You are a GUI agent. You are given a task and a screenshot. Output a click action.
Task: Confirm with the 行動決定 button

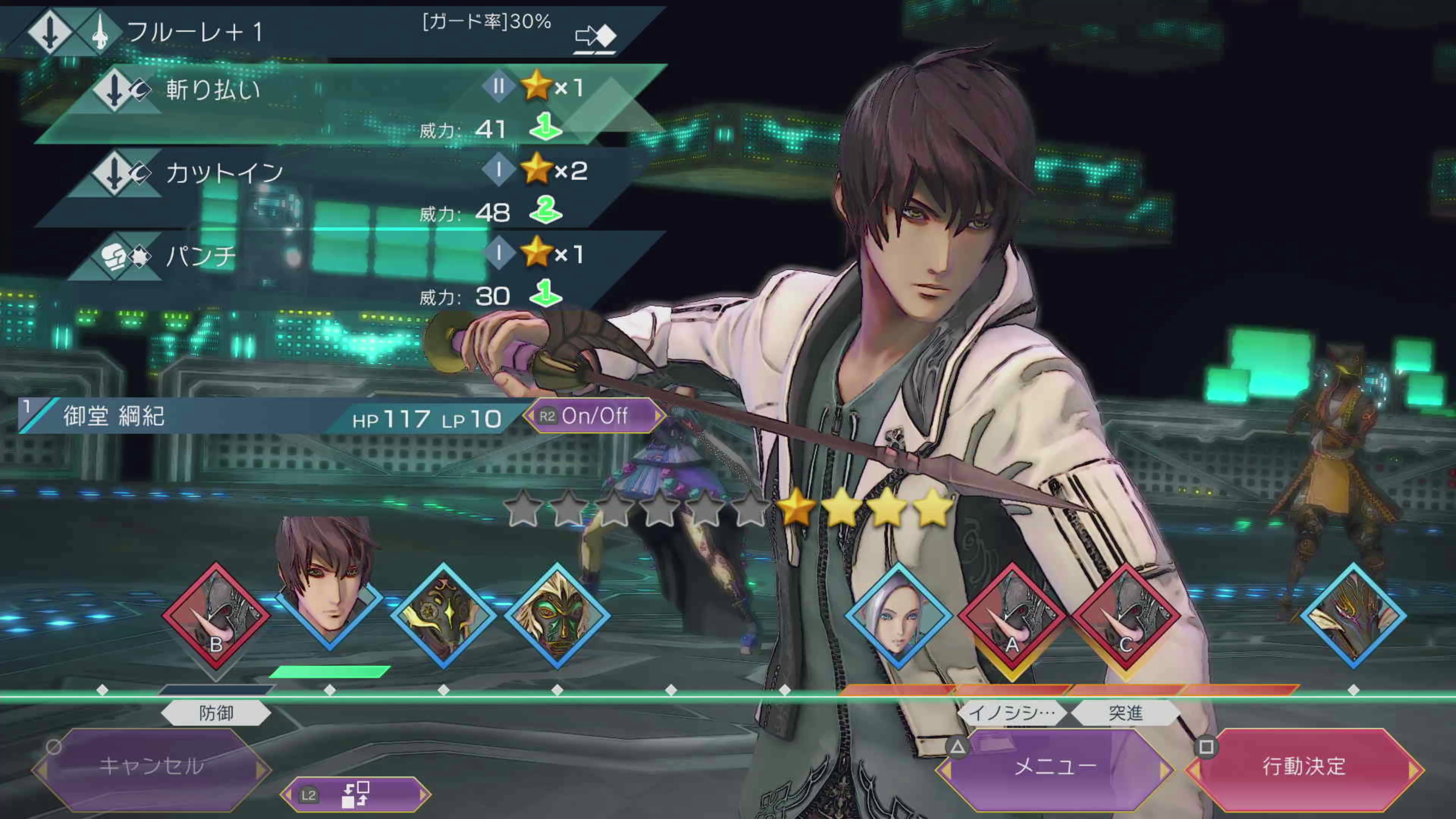(x=1304, y=766)
